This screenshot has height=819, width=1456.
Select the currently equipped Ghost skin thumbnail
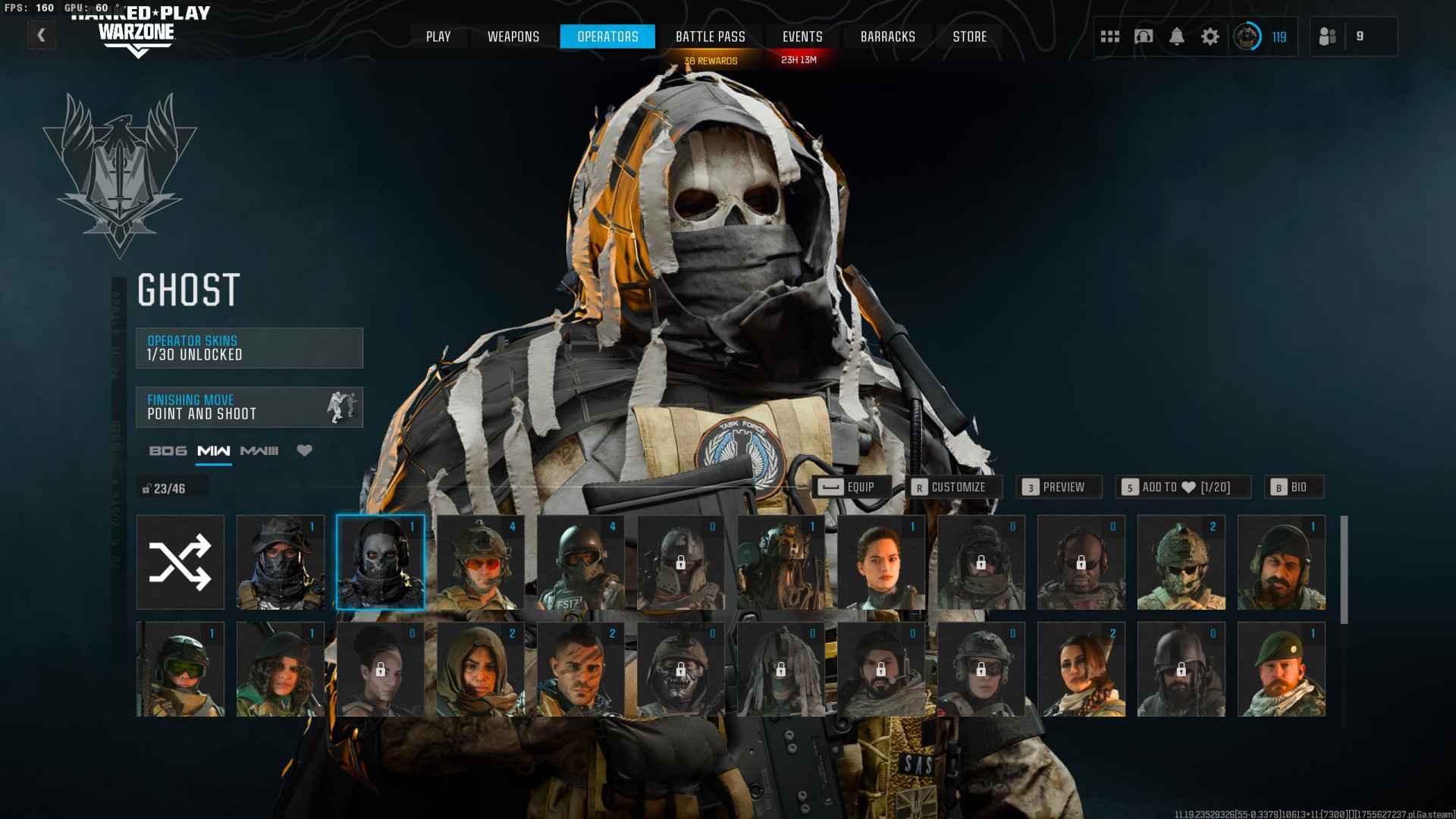click(x=380, y=562)
